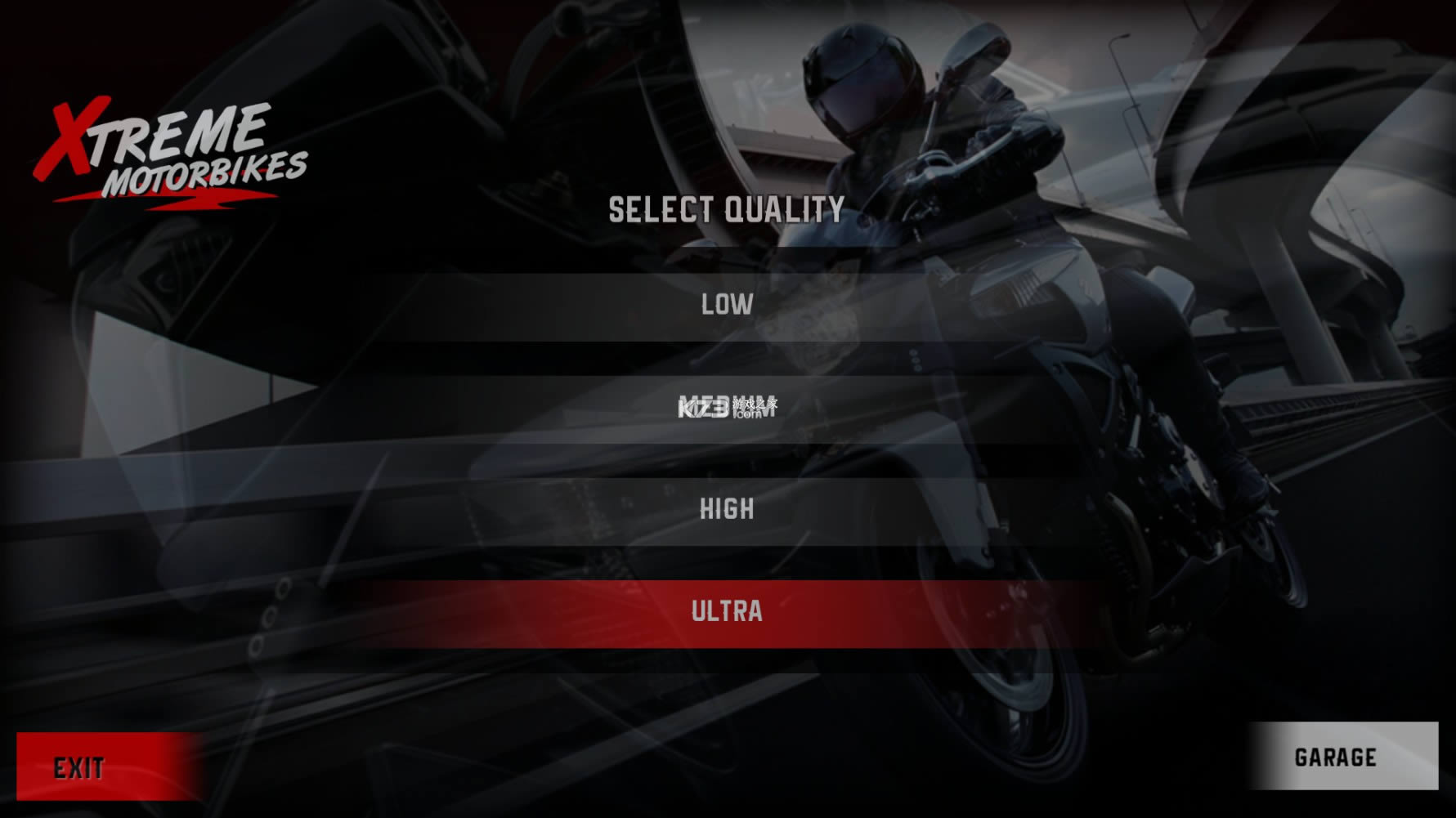Choose Medium graphics quality

(727, 408)
